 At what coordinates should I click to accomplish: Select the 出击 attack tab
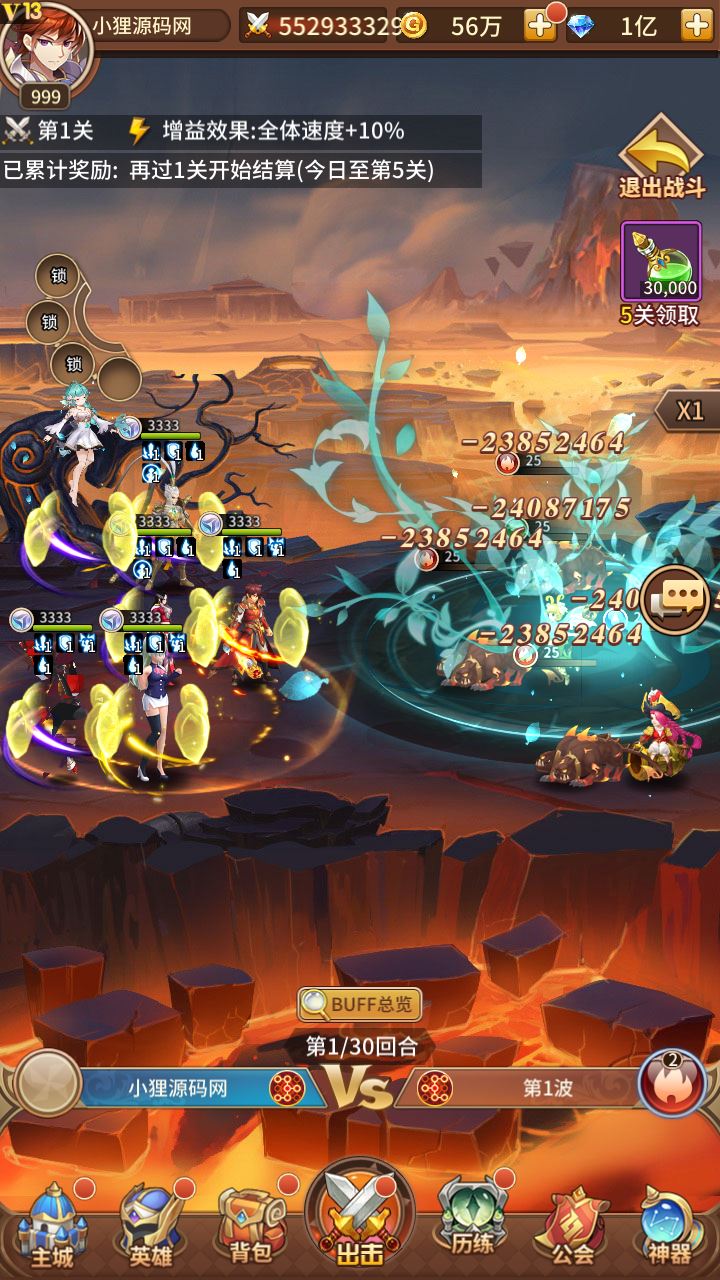pyautogui.click(x=360, y=1218)
